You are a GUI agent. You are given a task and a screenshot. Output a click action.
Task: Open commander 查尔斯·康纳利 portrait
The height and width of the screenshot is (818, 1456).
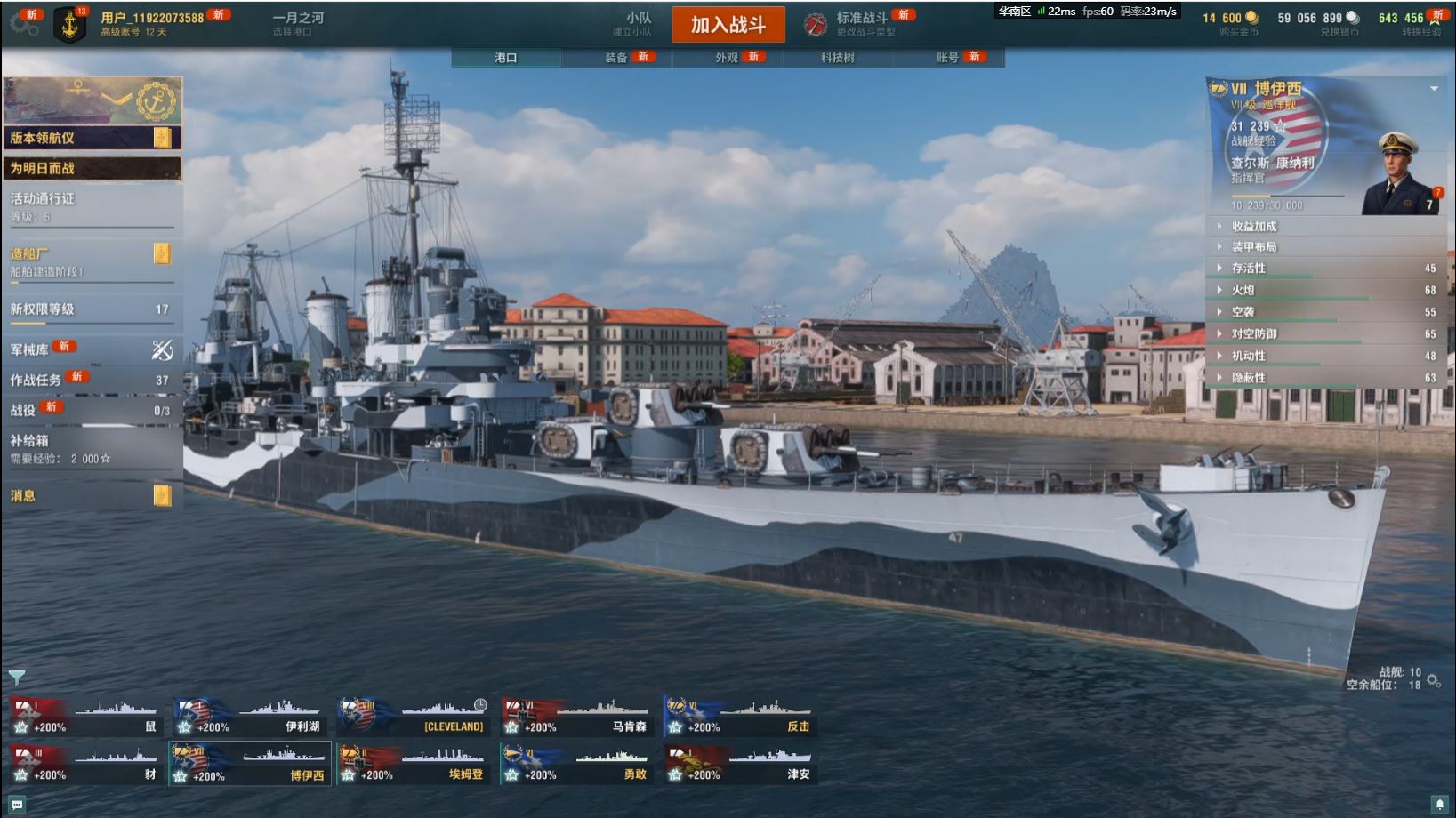(x=1399, y=174)
